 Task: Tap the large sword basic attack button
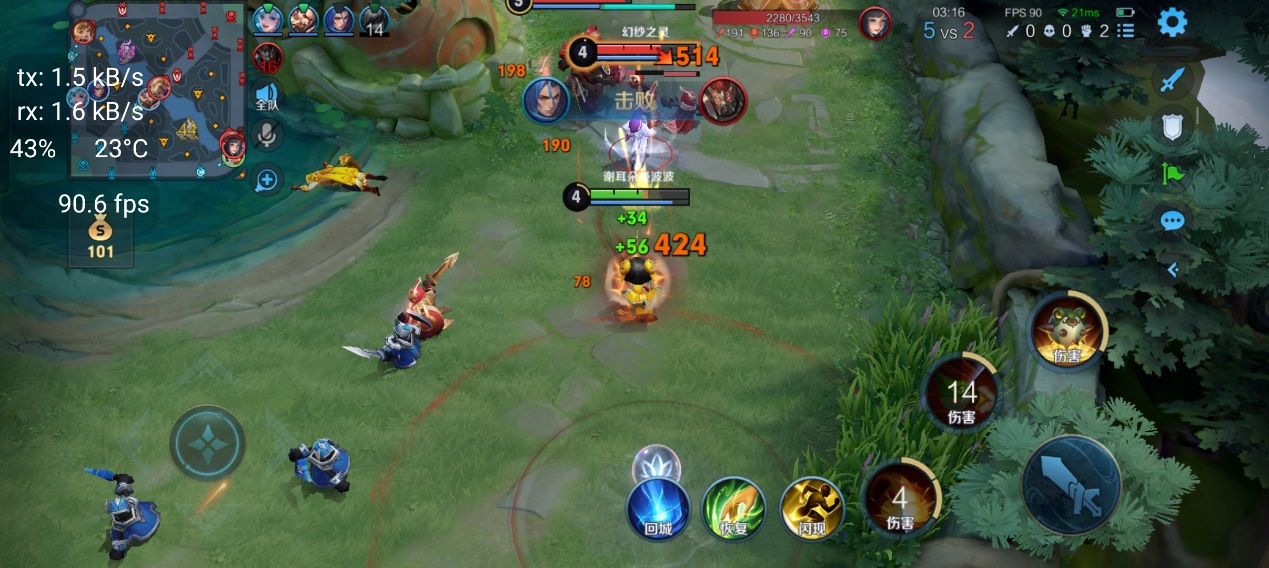1071,485
